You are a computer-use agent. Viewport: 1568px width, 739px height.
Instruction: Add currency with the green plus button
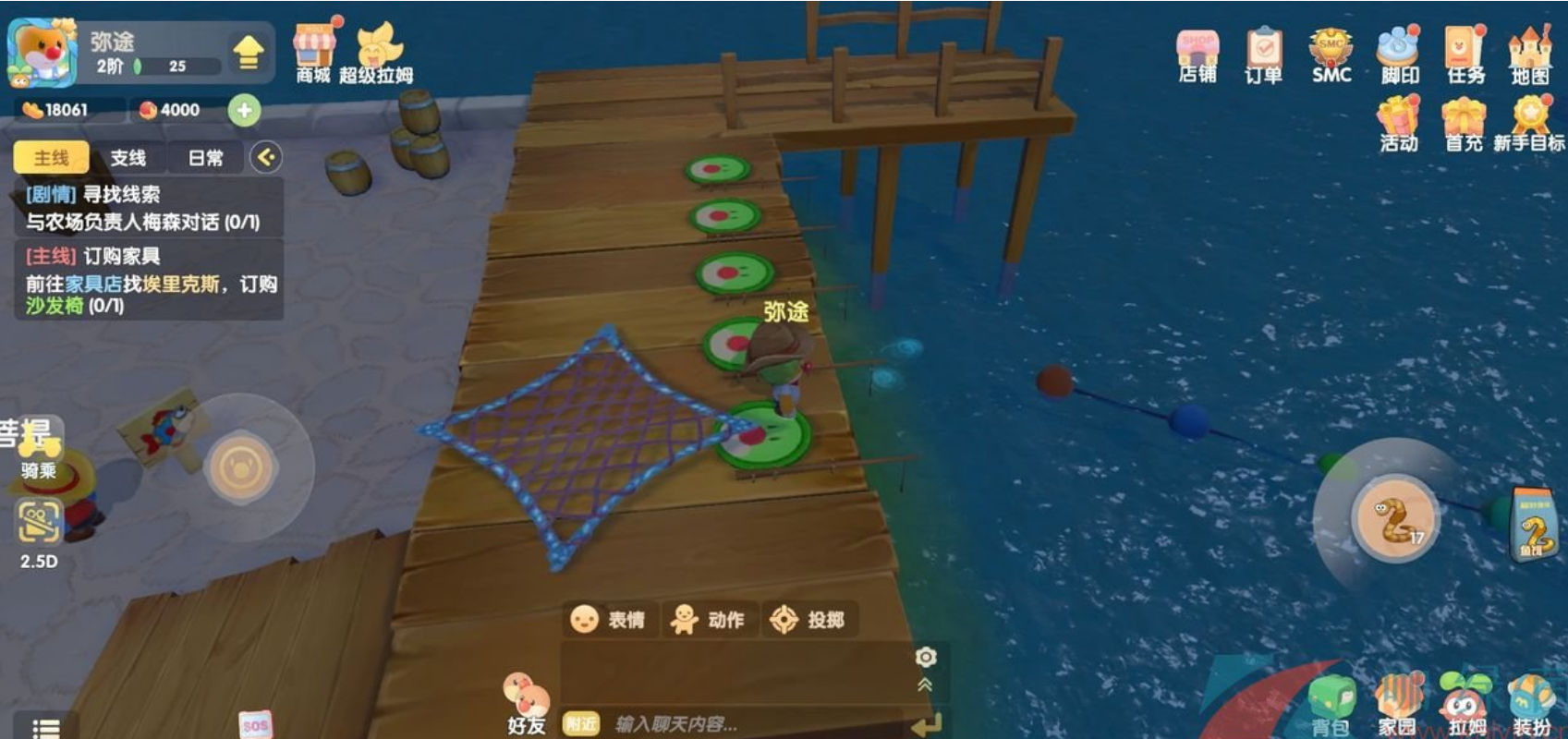point(244,110)
